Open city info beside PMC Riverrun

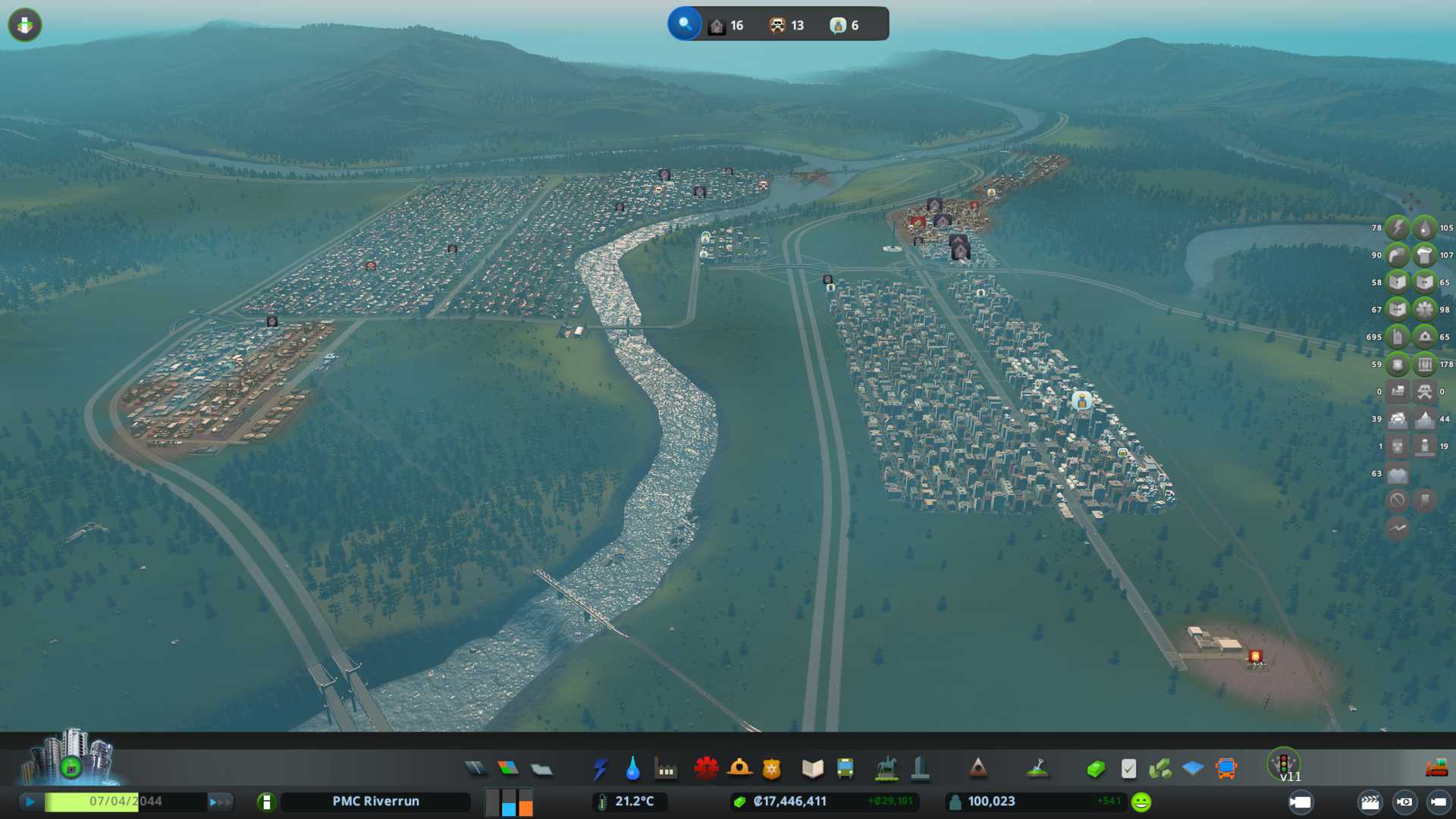click(266, 802)
